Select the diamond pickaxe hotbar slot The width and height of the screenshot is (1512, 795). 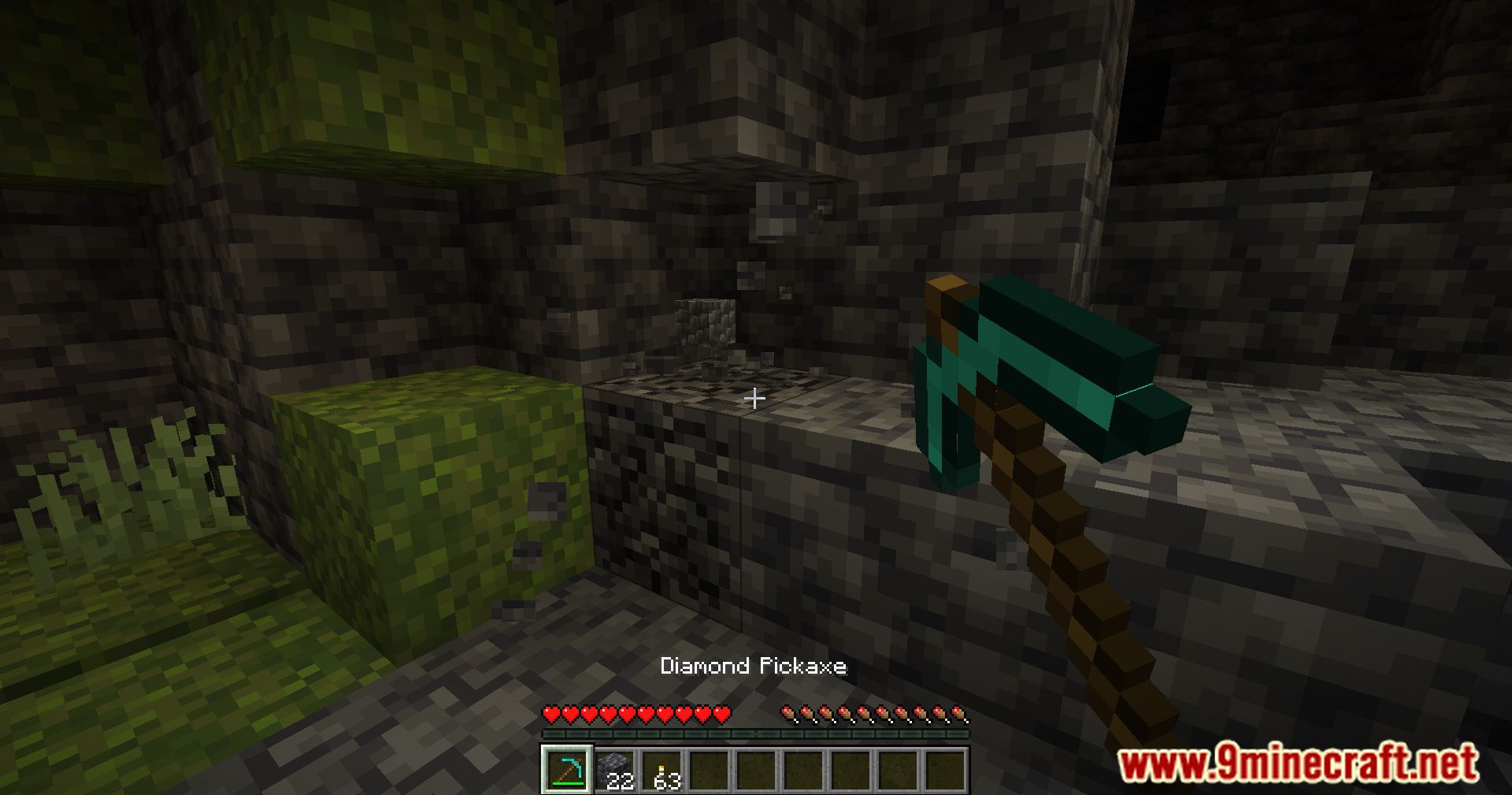click(x=567, y=770)
